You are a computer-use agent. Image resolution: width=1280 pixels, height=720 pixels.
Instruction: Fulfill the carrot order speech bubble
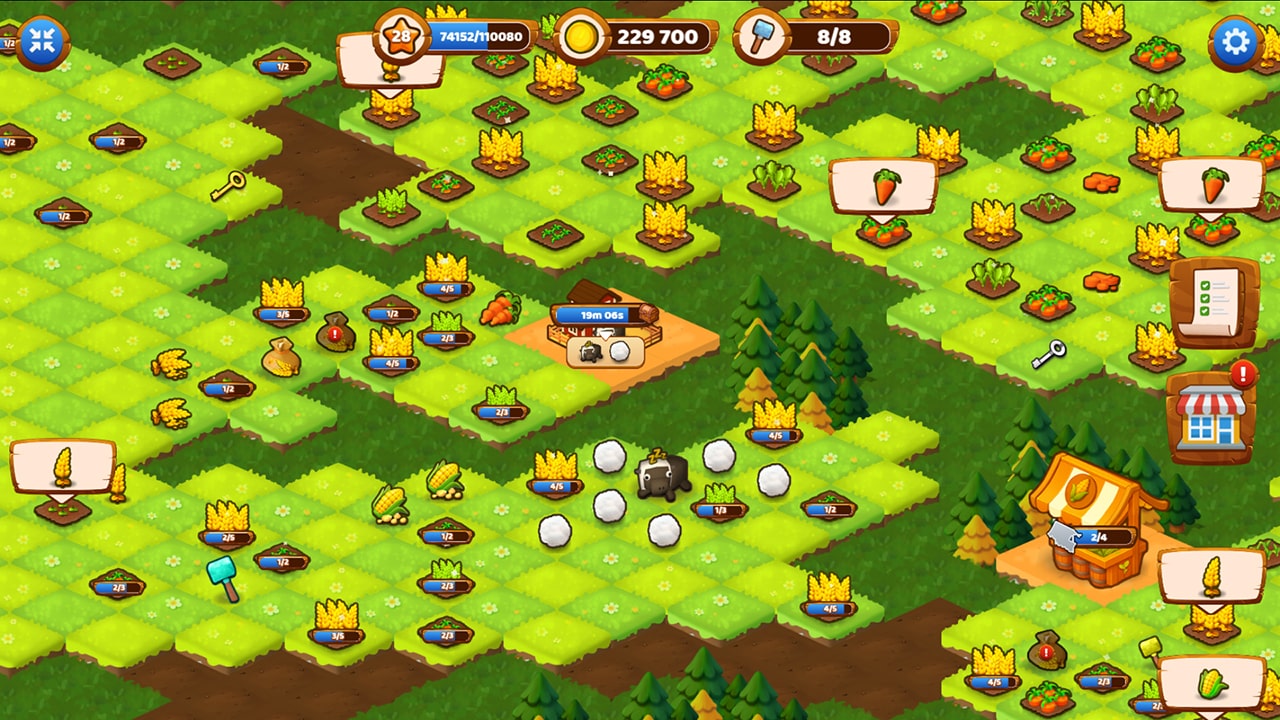point(884,185)
